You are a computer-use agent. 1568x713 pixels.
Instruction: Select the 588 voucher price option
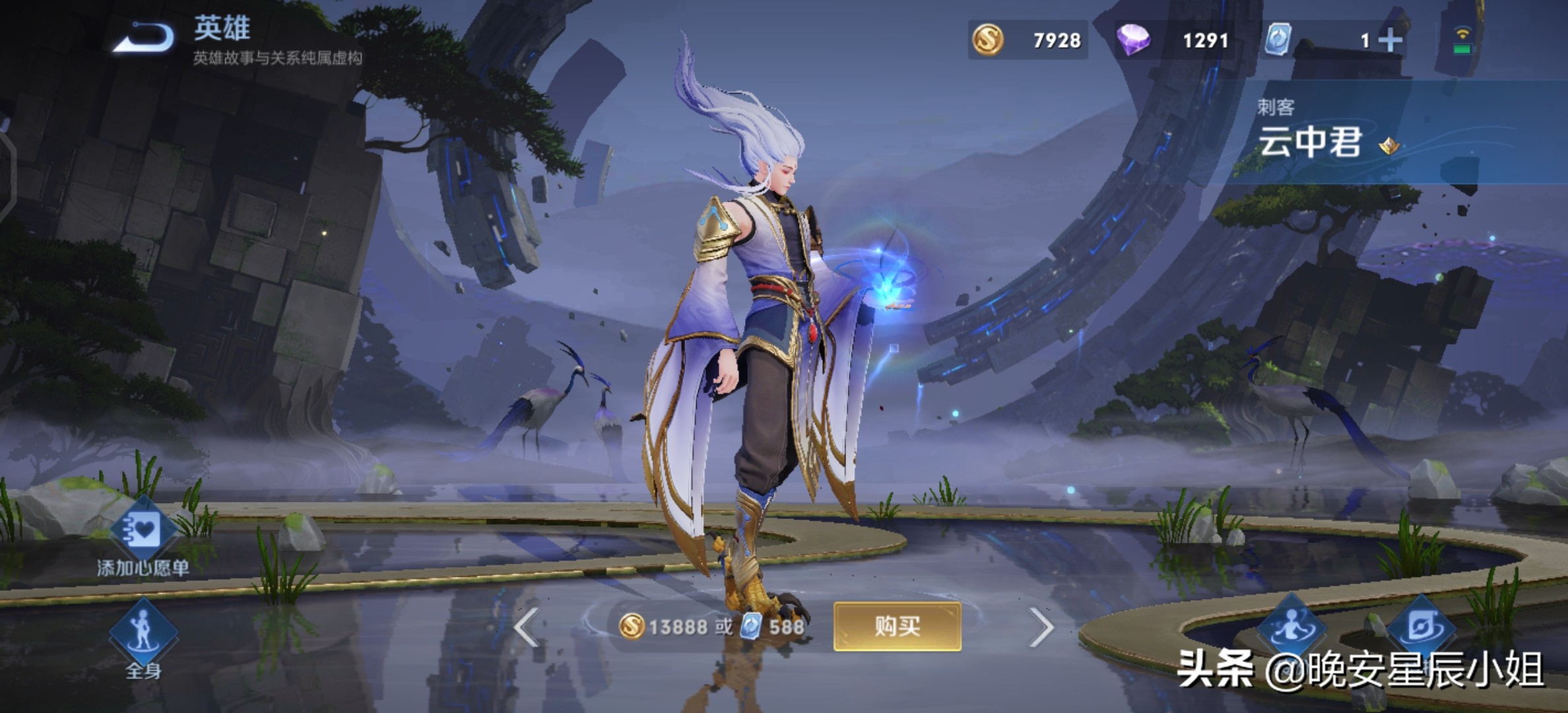[773, 627]
